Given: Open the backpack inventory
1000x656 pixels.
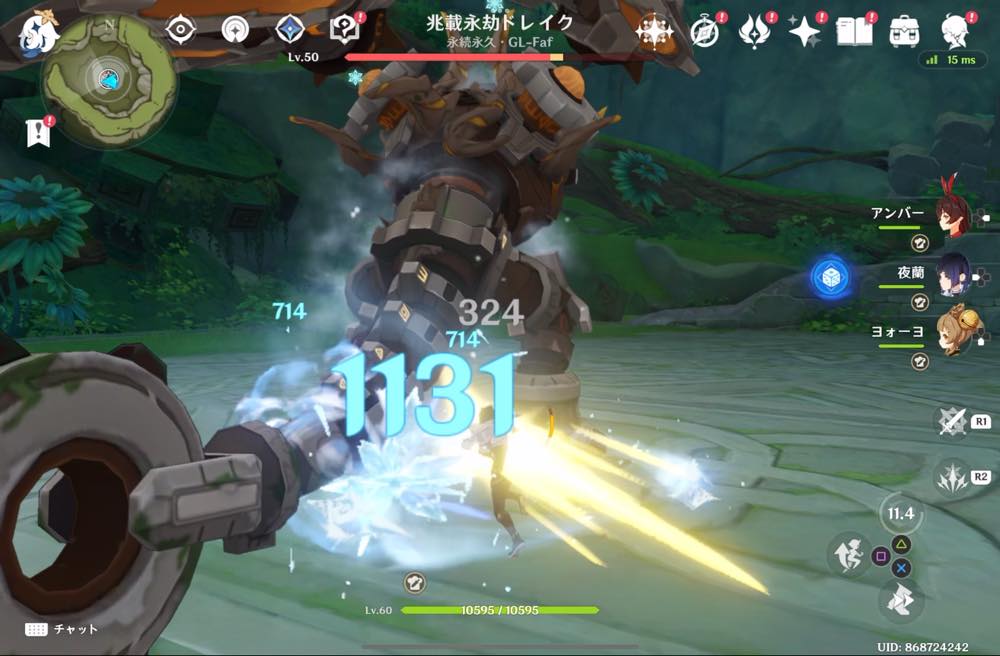Looking at the screenshot, I should [x=904, y=30].
